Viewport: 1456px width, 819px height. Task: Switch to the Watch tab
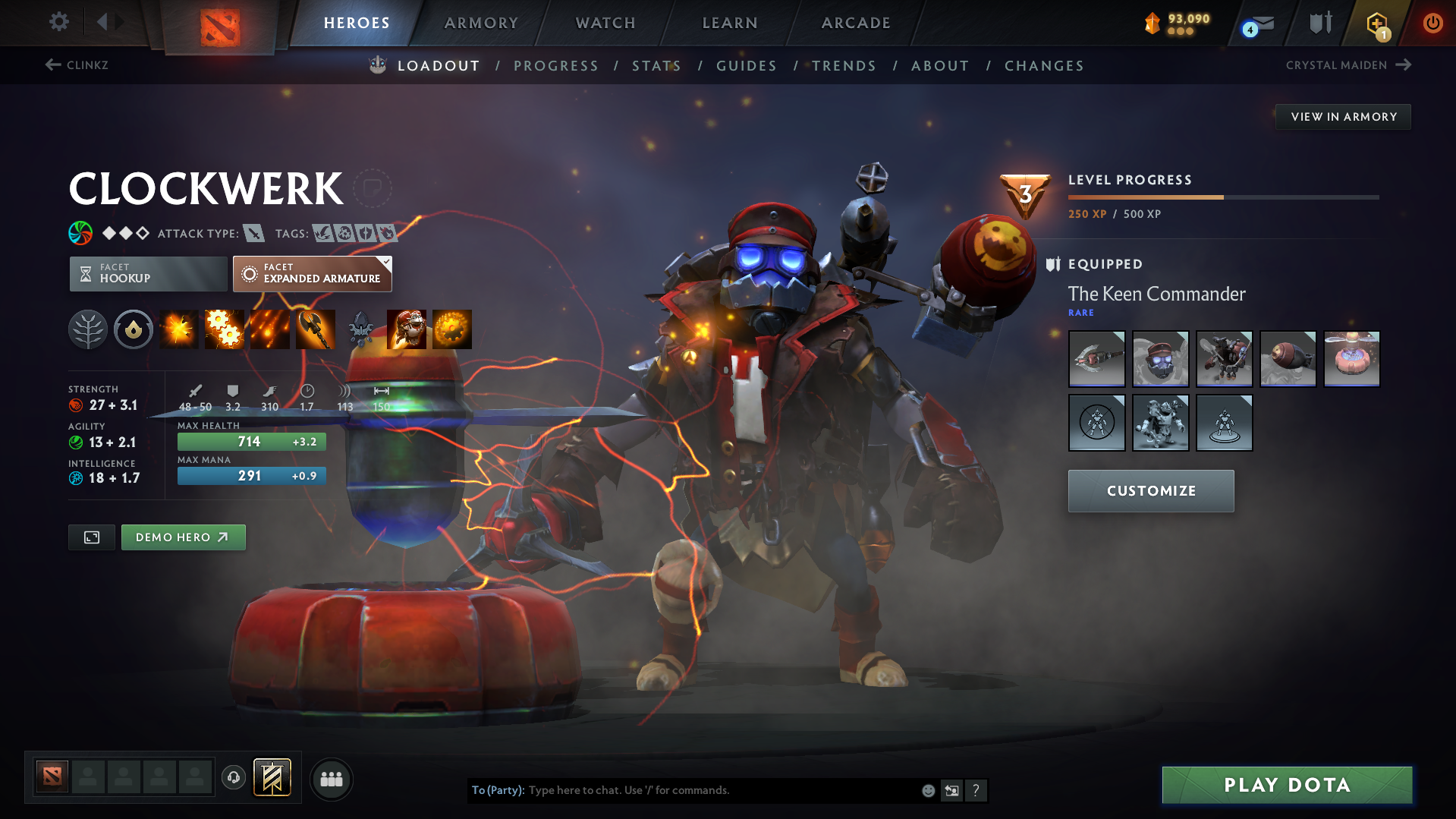click(605, 23)
